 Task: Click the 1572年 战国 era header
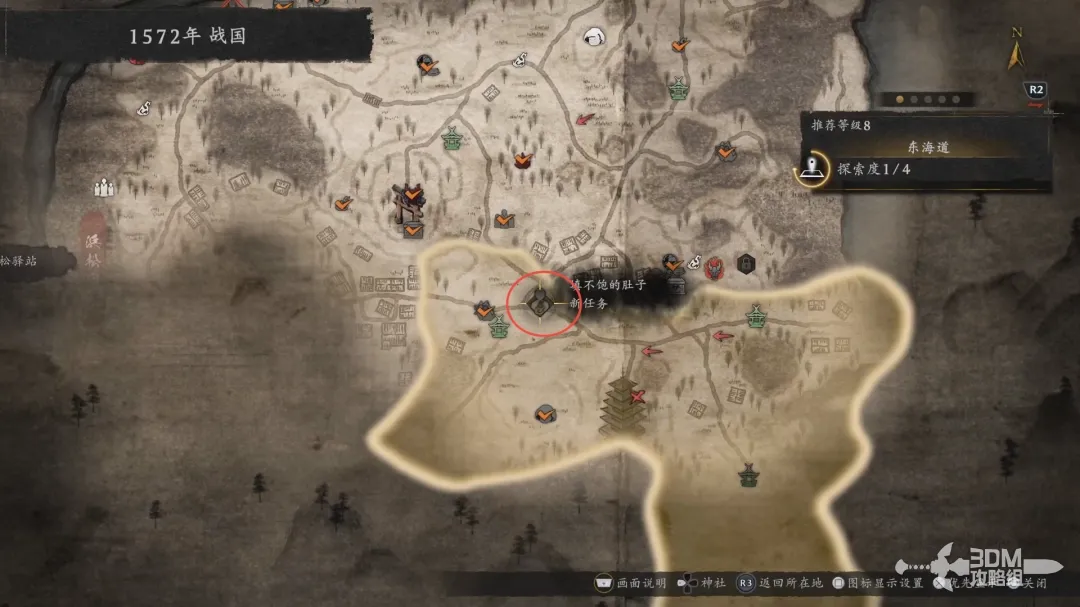tap(187, 37)
